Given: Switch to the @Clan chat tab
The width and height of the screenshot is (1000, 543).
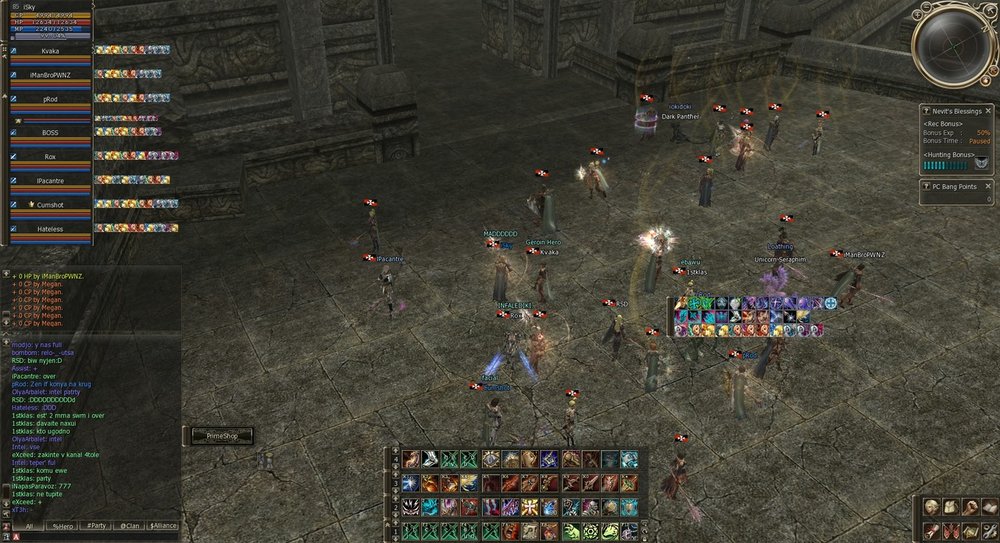Looking at the screenshot, I should (x=128, y=525).
